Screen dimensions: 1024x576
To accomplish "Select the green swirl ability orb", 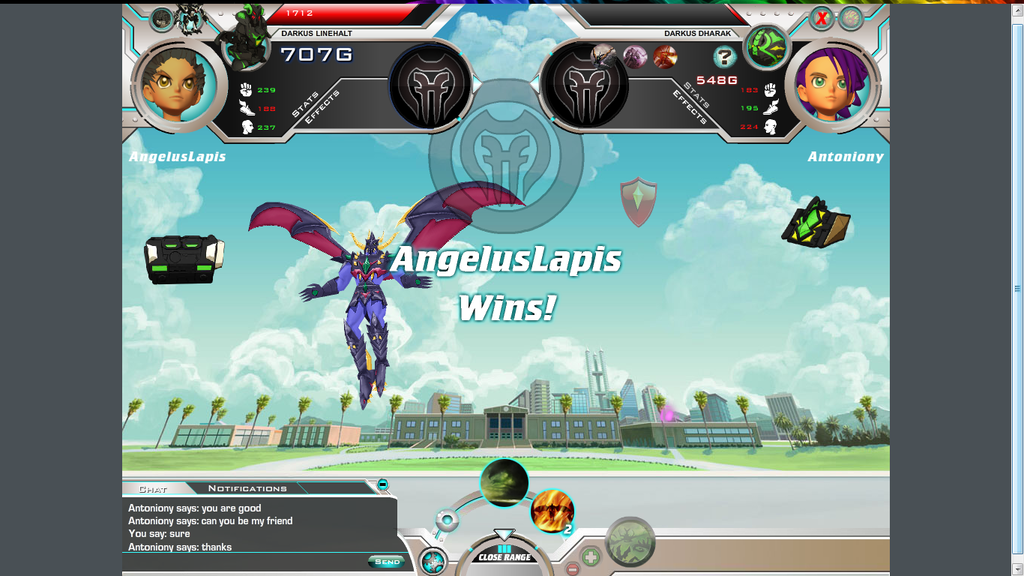I will [x=504, y=483].
